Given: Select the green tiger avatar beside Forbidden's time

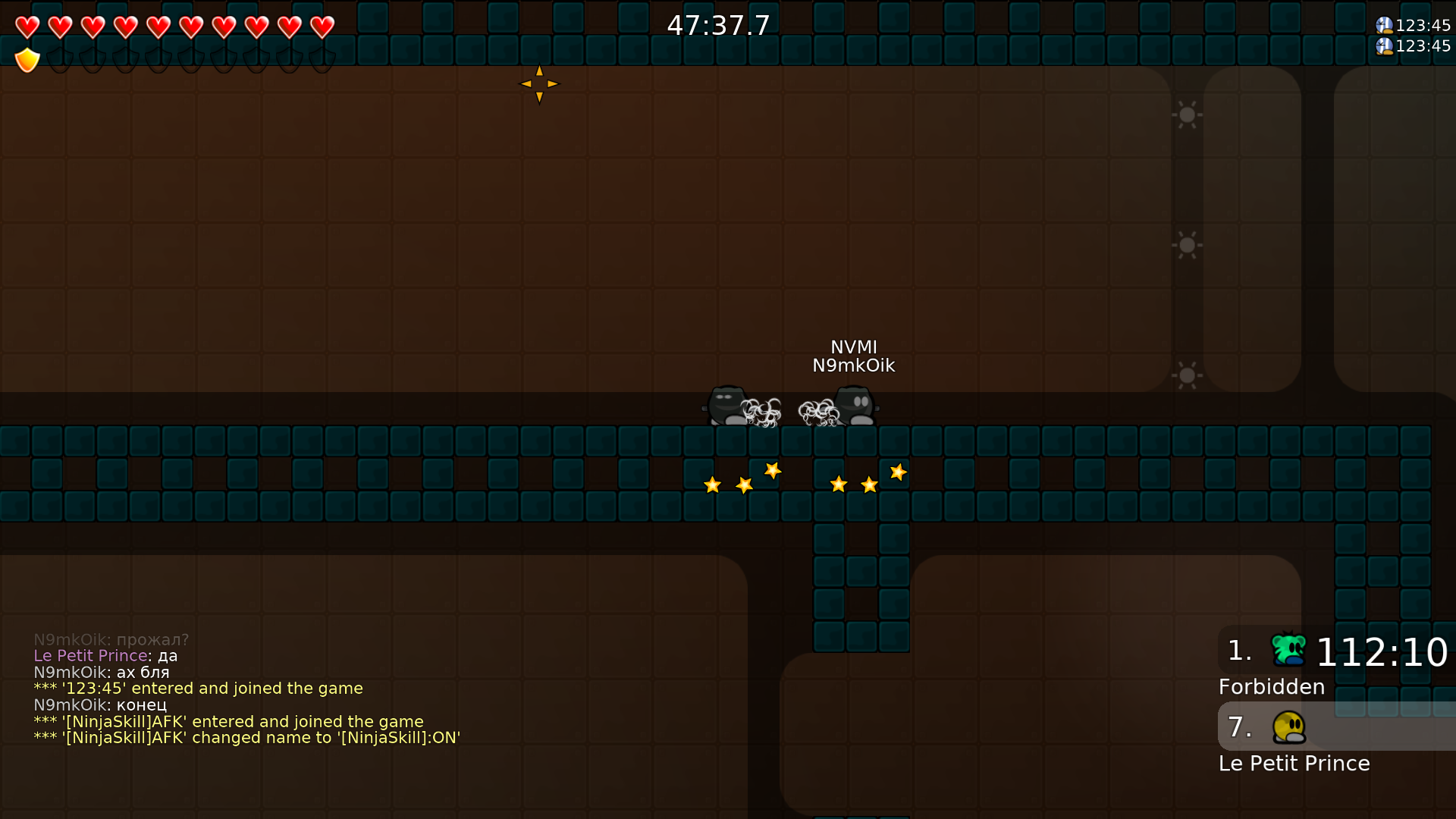Looking at the screenshot, I should tap(1289, 650).
